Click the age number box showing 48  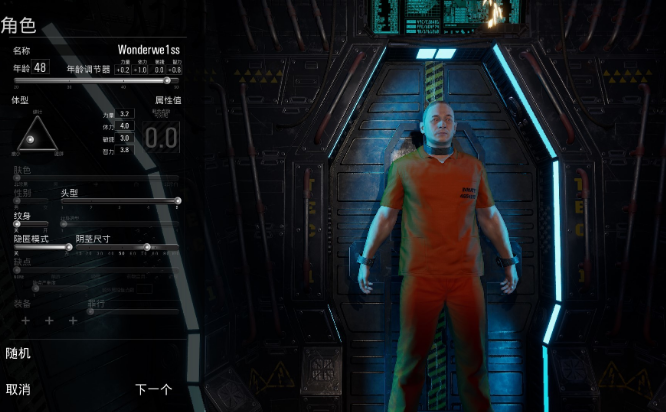tap(41, 67)
